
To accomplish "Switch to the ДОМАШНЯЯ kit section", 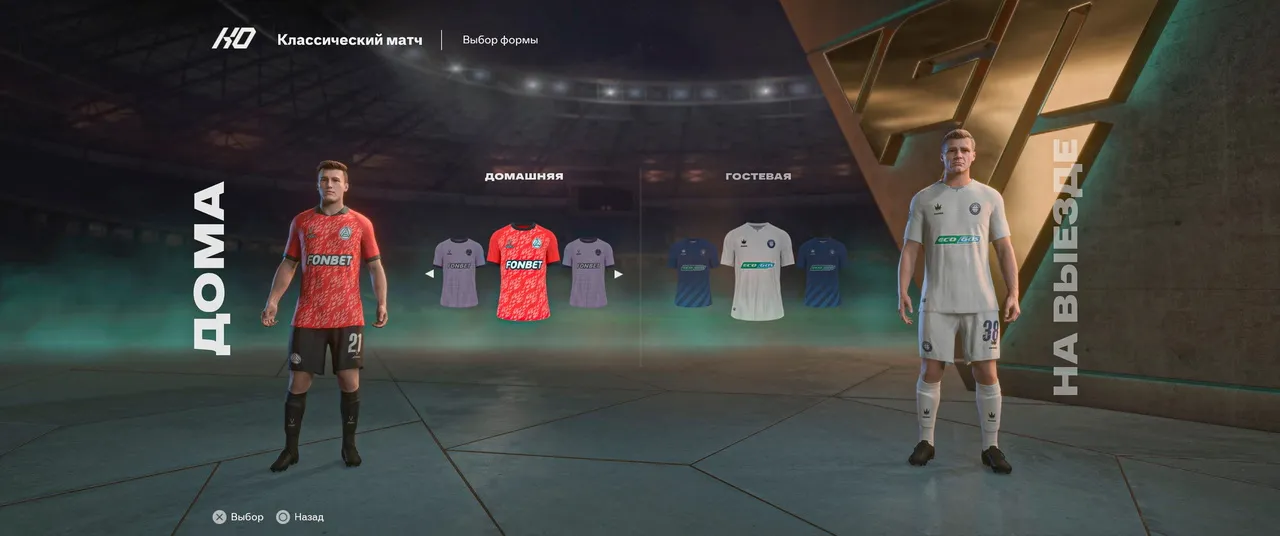I will click(x=523, y=176).
